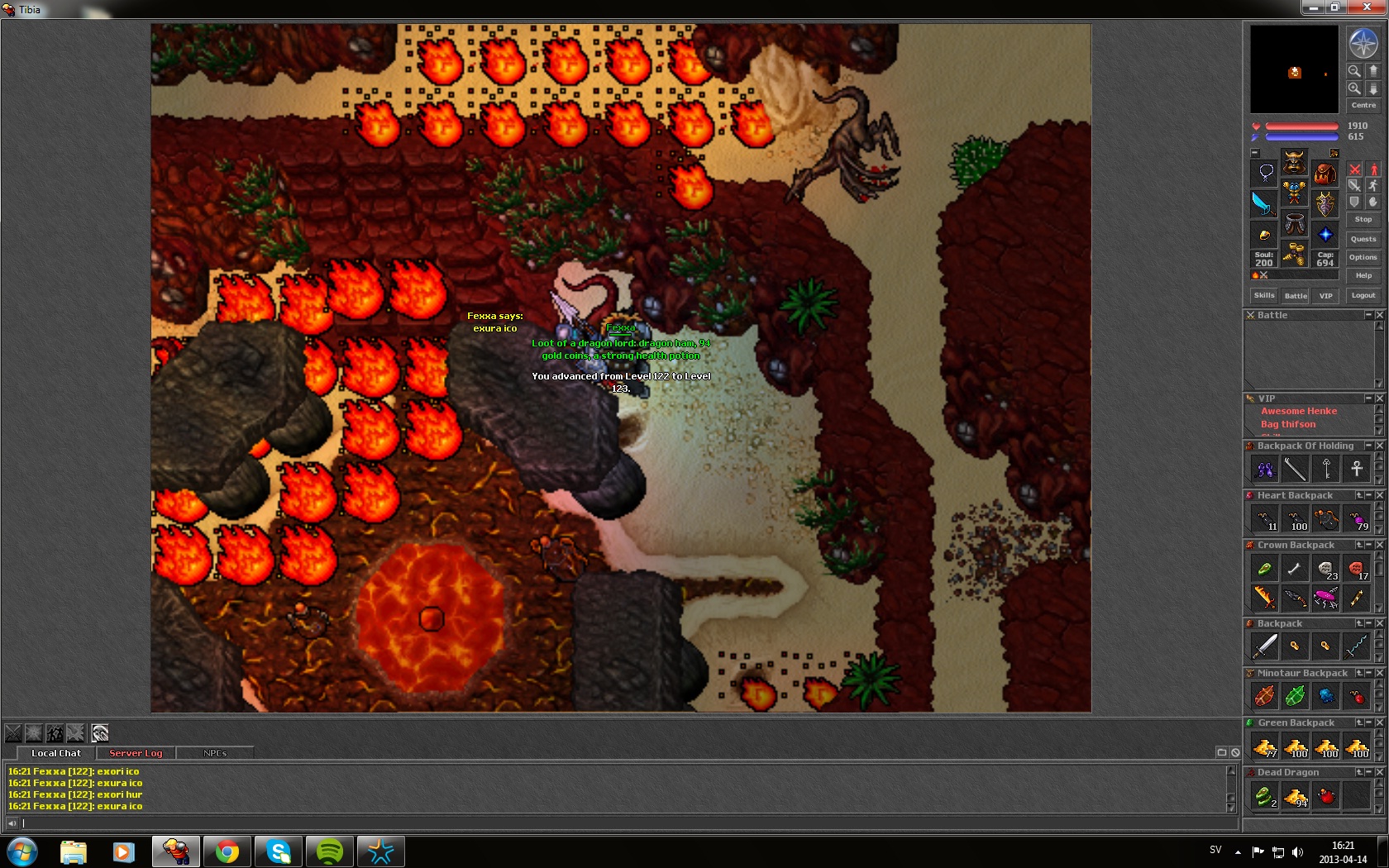Select the horned helmet equipment slot

click(x=1294, y=161)
